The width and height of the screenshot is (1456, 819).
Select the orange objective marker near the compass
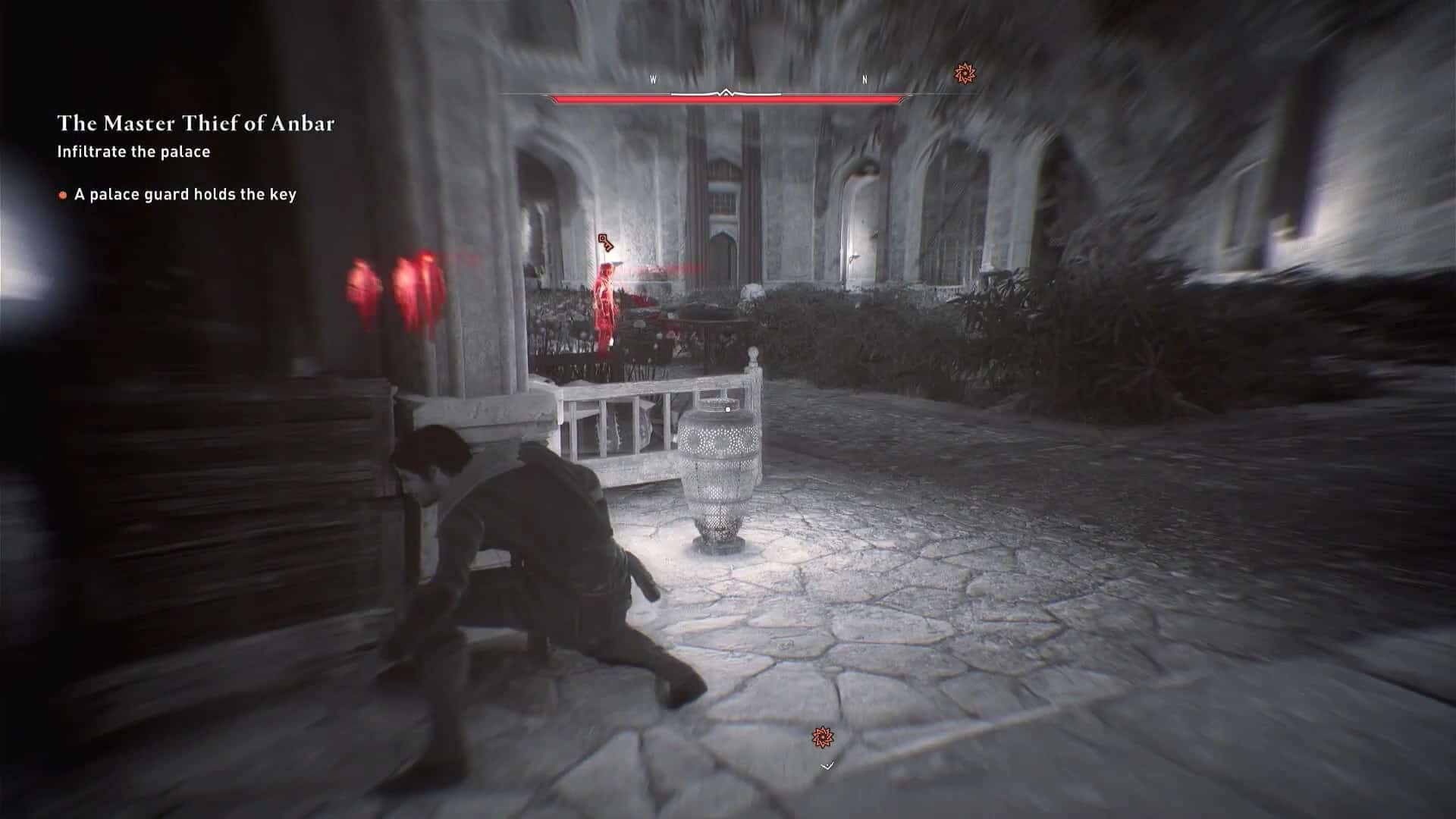click(964, 74)
